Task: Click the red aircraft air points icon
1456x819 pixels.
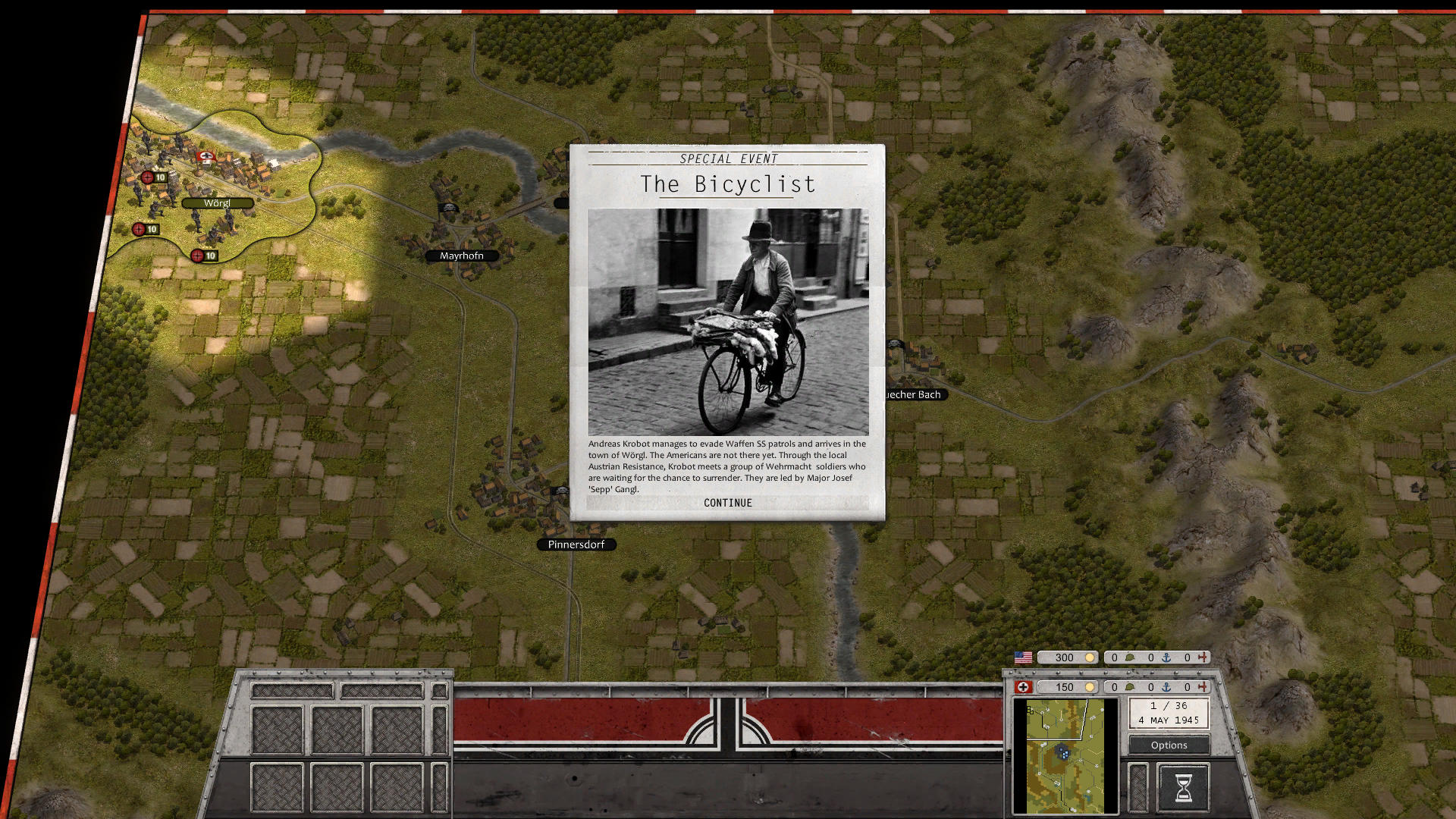Action: tap(1203, 657)
